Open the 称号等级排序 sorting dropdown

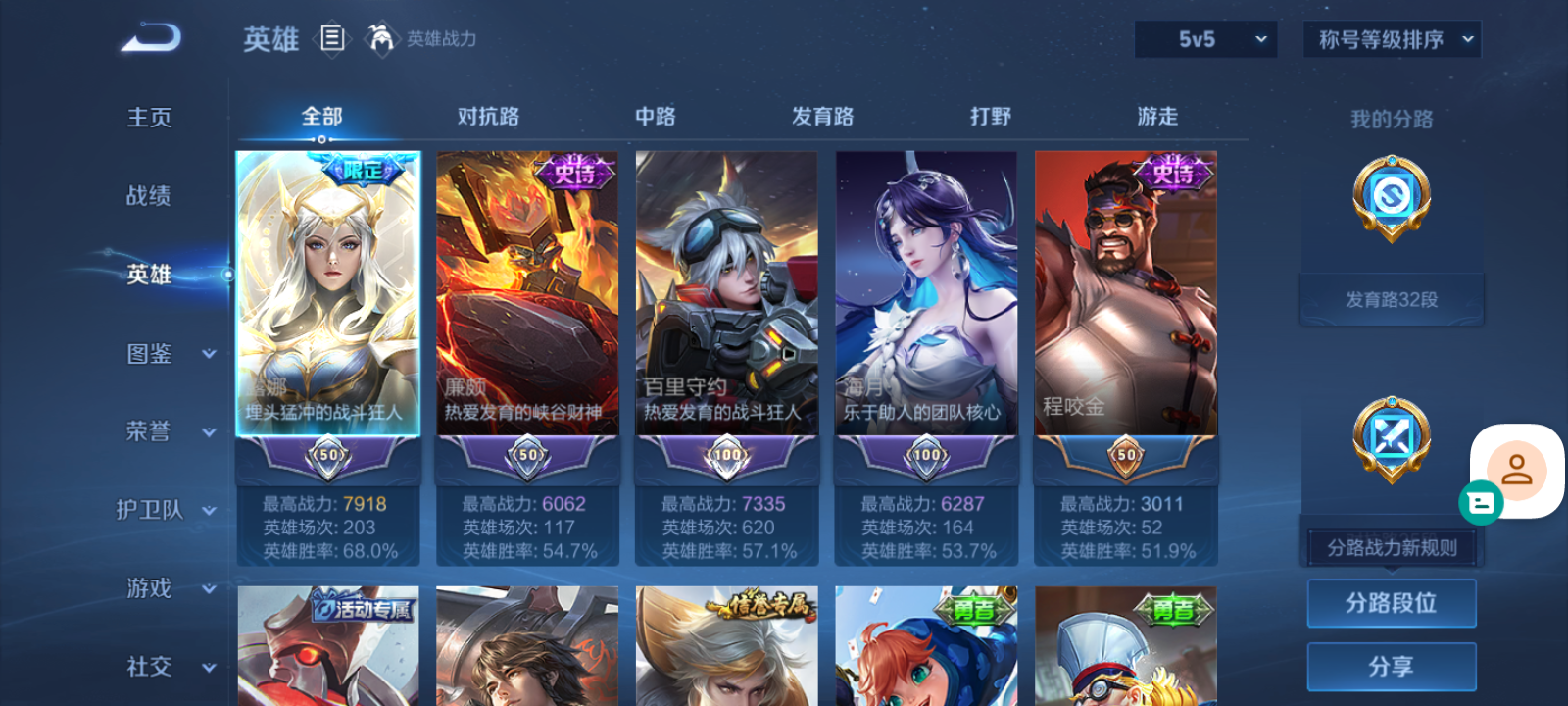point(1391,39)
